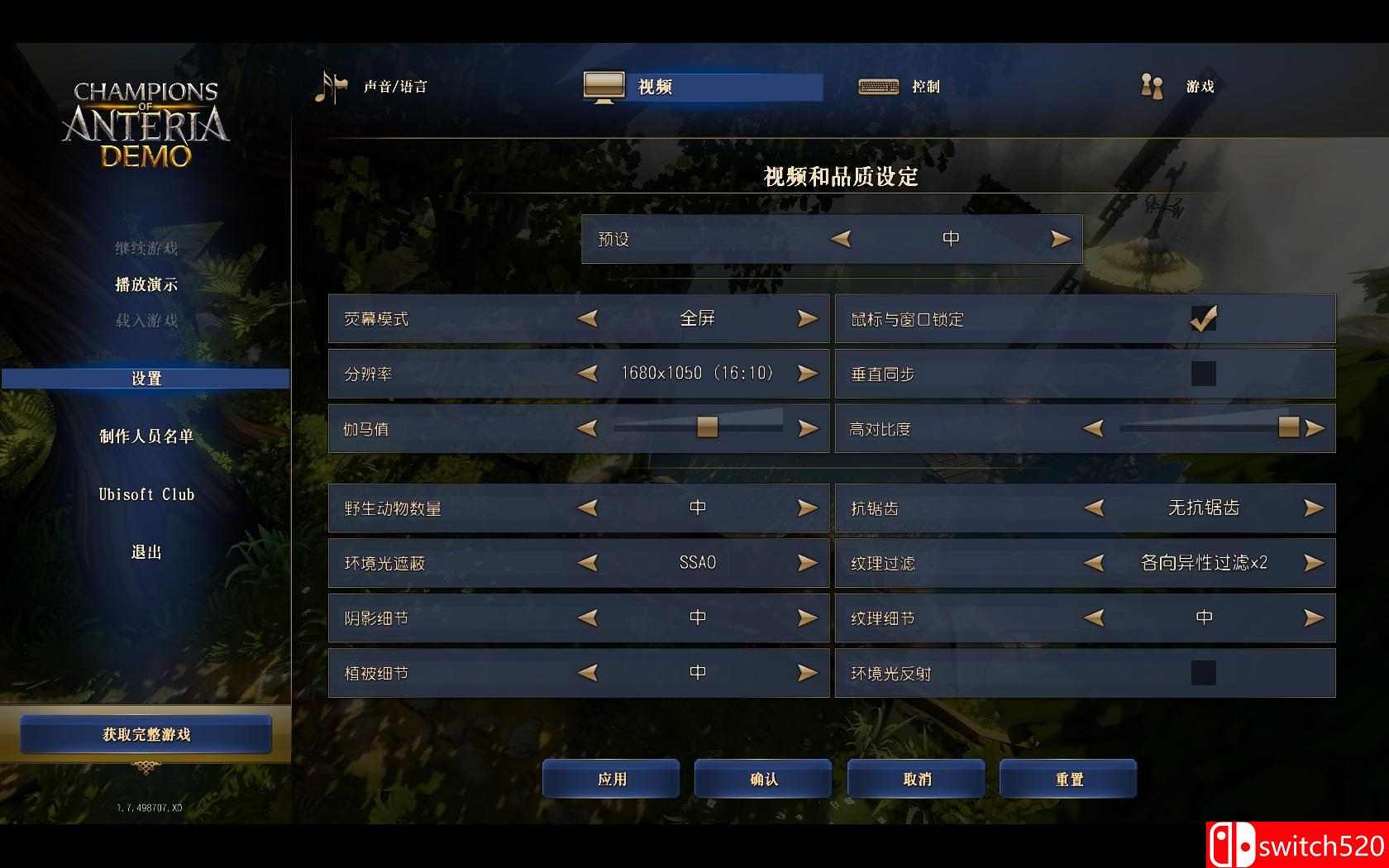This screenshot has width=1389, height=868.
Task: Click the player figures icon for game settings
Action: pyautogui.click(x=1151, y=85)
